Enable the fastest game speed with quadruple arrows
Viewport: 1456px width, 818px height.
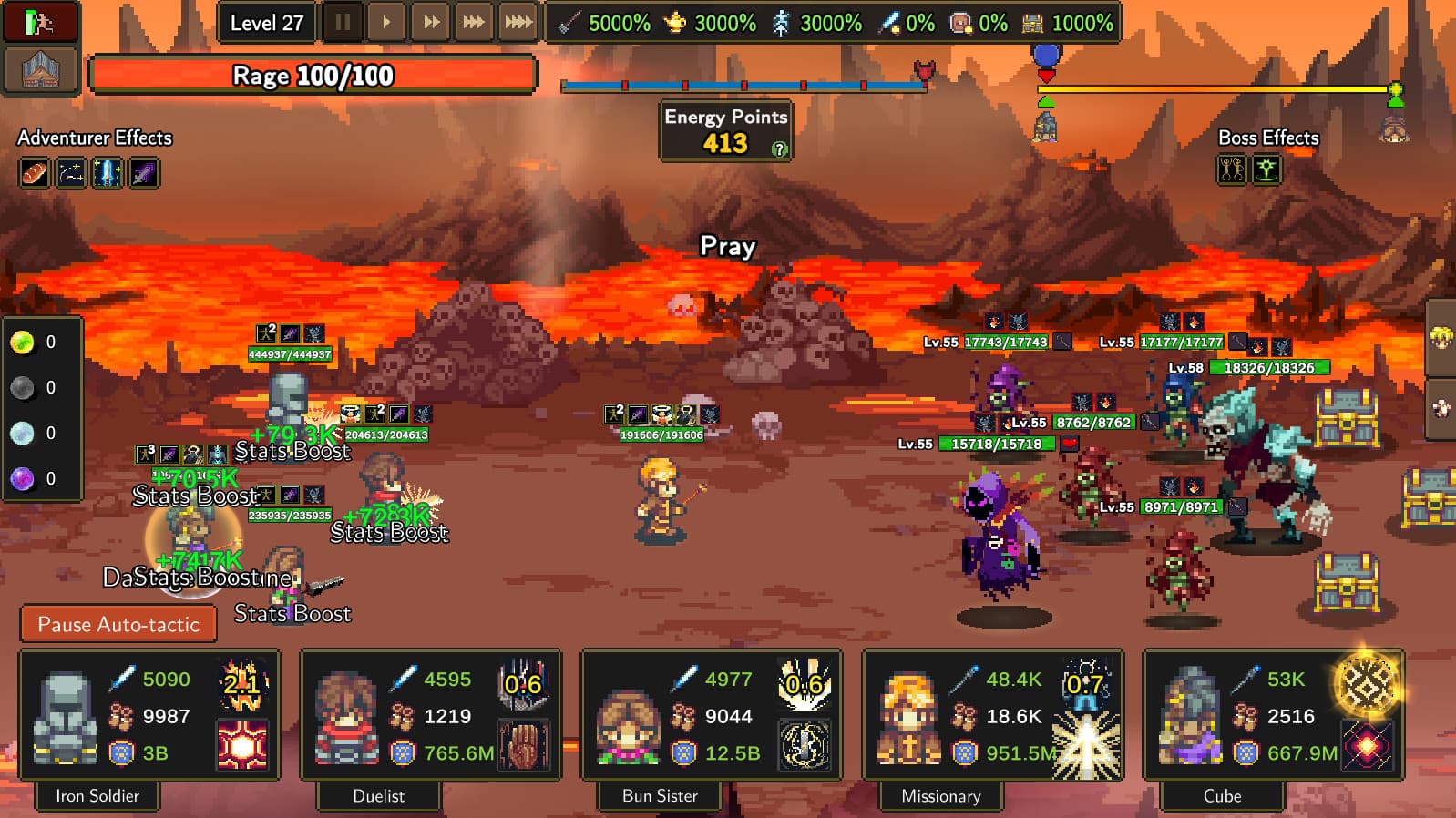click(518, 22)
